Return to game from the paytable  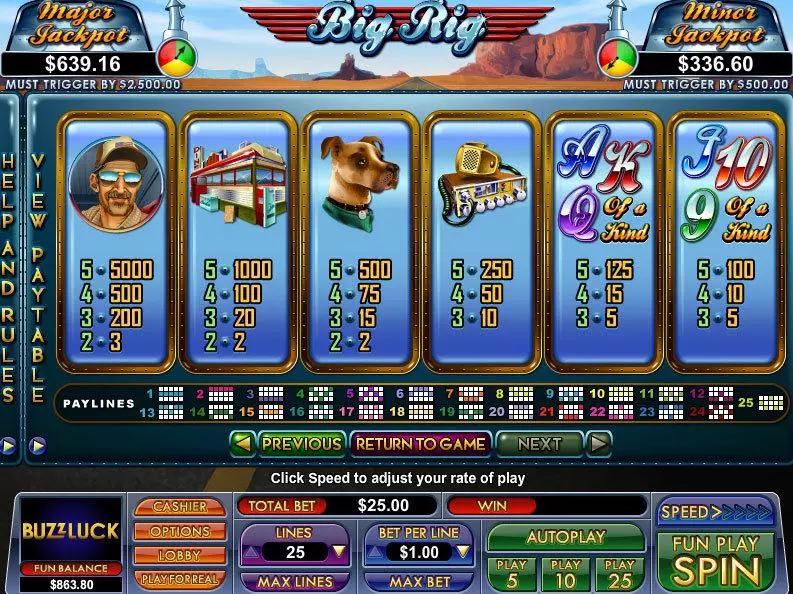pos(421,443)
